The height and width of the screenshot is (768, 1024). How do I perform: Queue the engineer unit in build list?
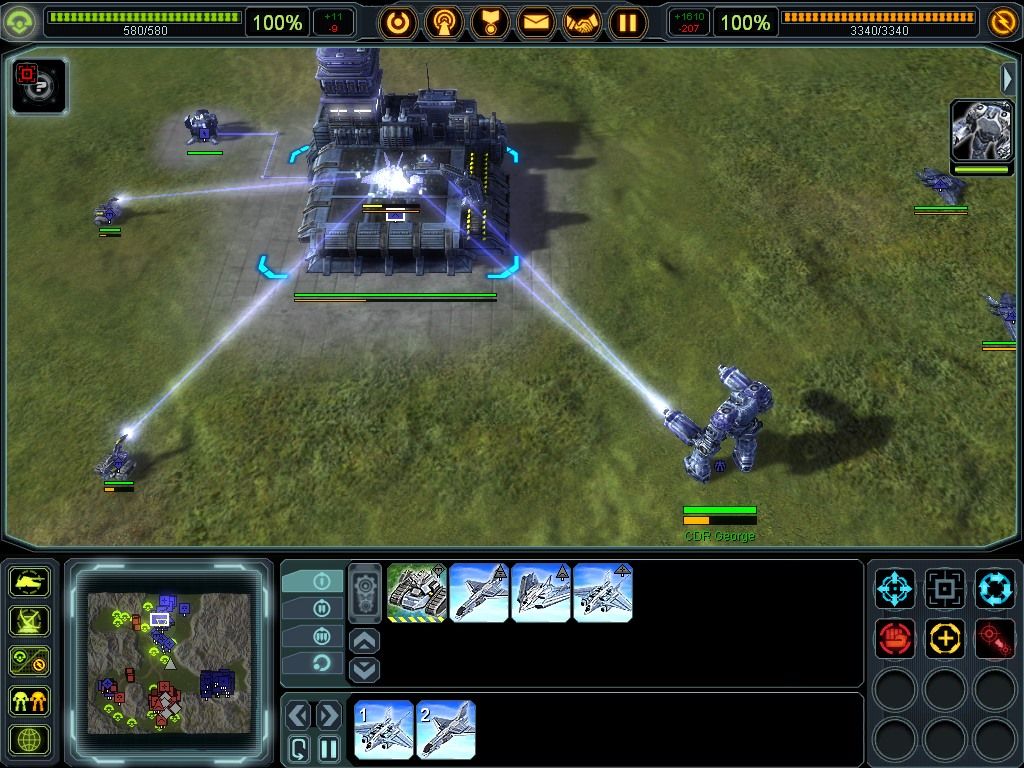416,592
